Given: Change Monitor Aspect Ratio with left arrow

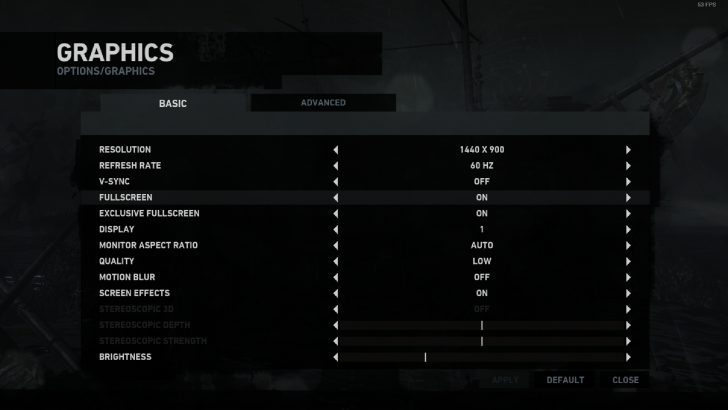Looking at the screenshot, I should pyautogui.click(x=336, y=245).
